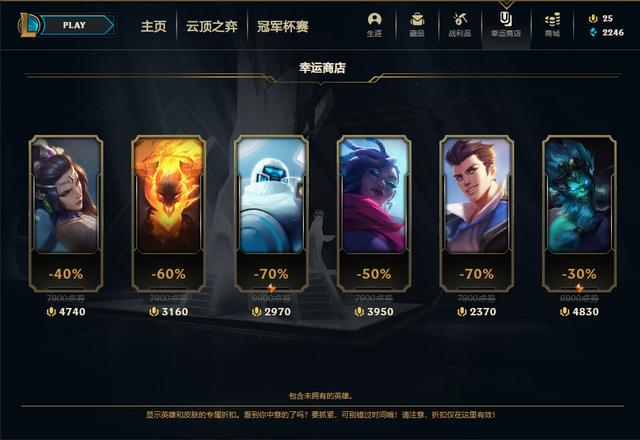This screenshot has height=440, width=640.
Task: Open the 生涯 profile page
Action: click(374, 24)
